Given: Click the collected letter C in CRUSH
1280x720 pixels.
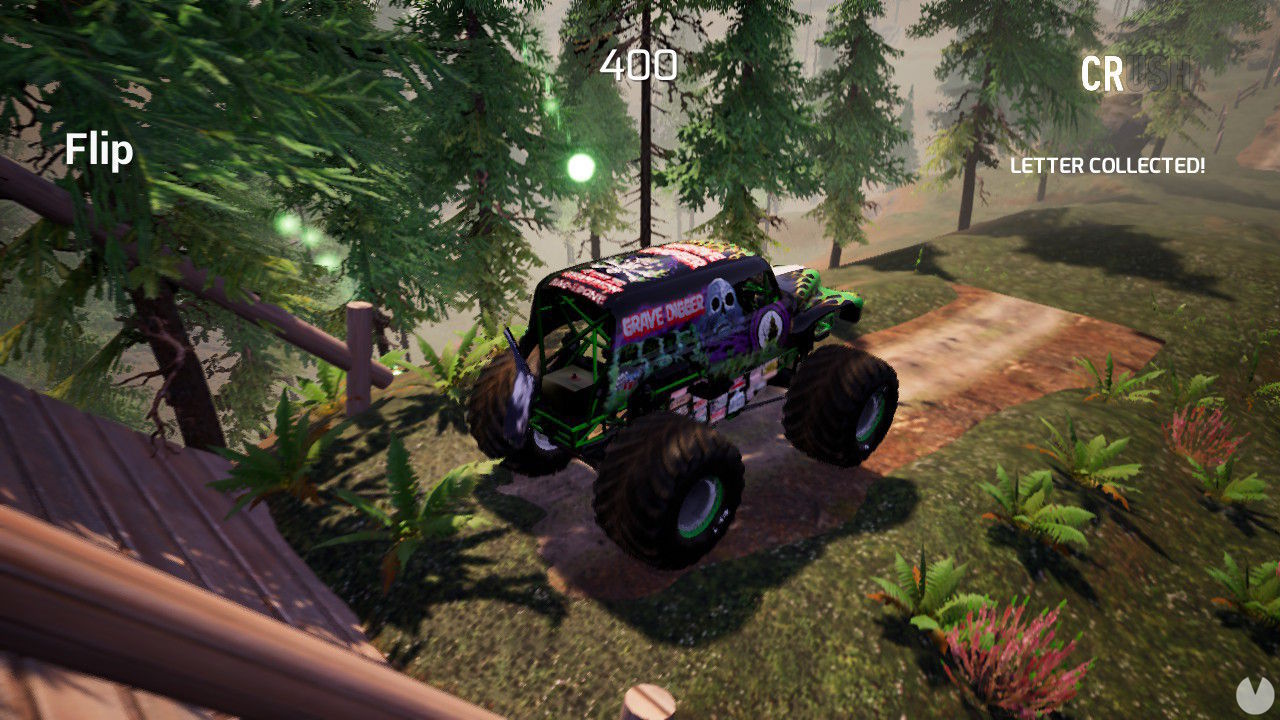Looking at the screenshot, I should [x=1092, y=72].
